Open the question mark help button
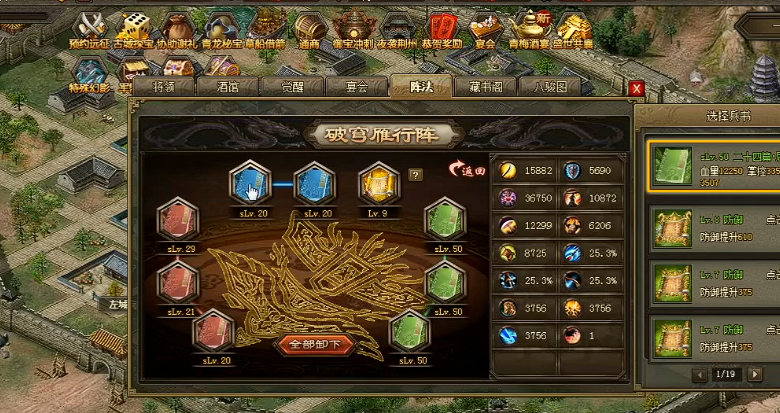Screen dimensions: 780x413 pos(416,175)
